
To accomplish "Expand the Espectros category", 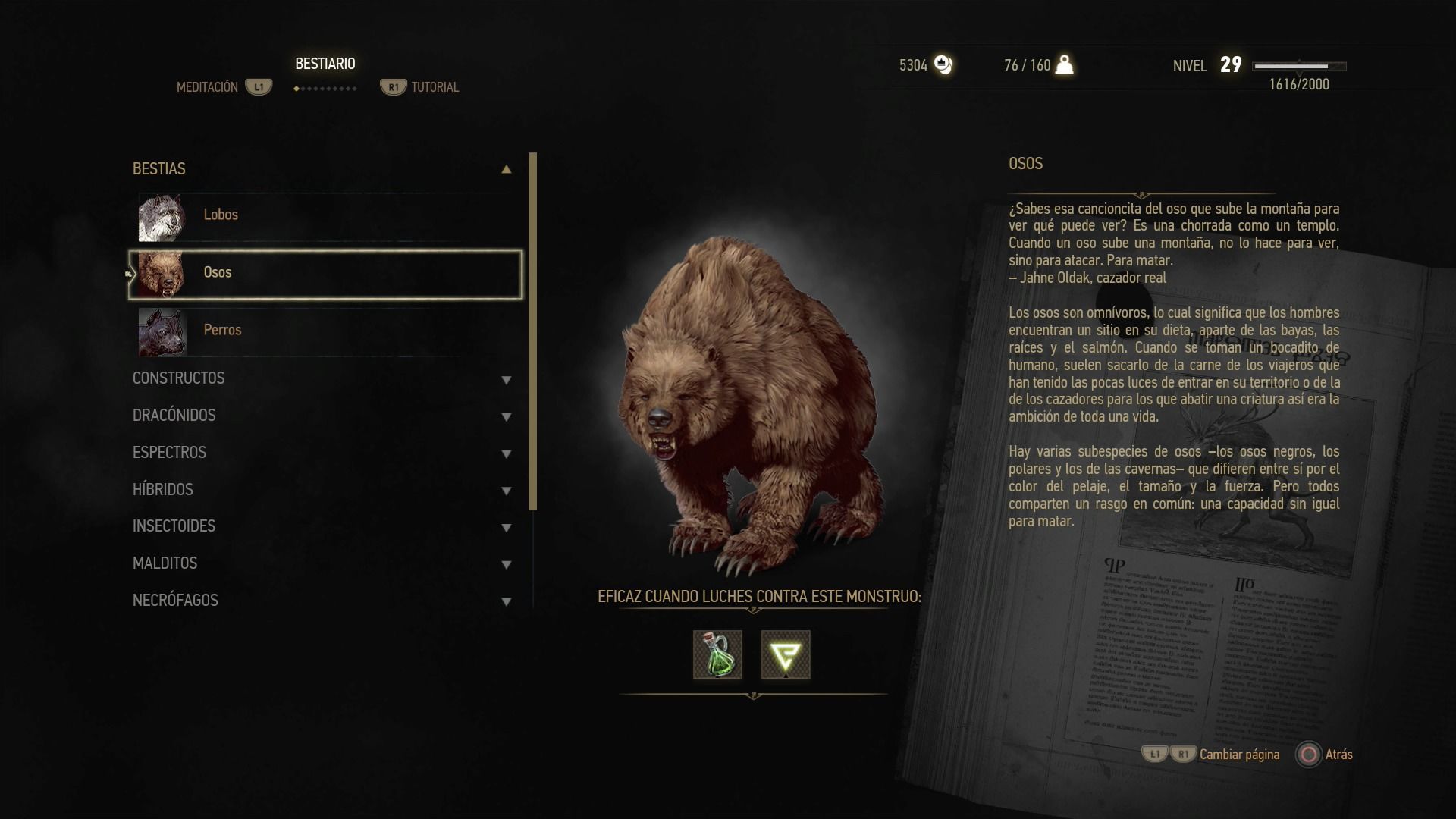I will point(506,453).
